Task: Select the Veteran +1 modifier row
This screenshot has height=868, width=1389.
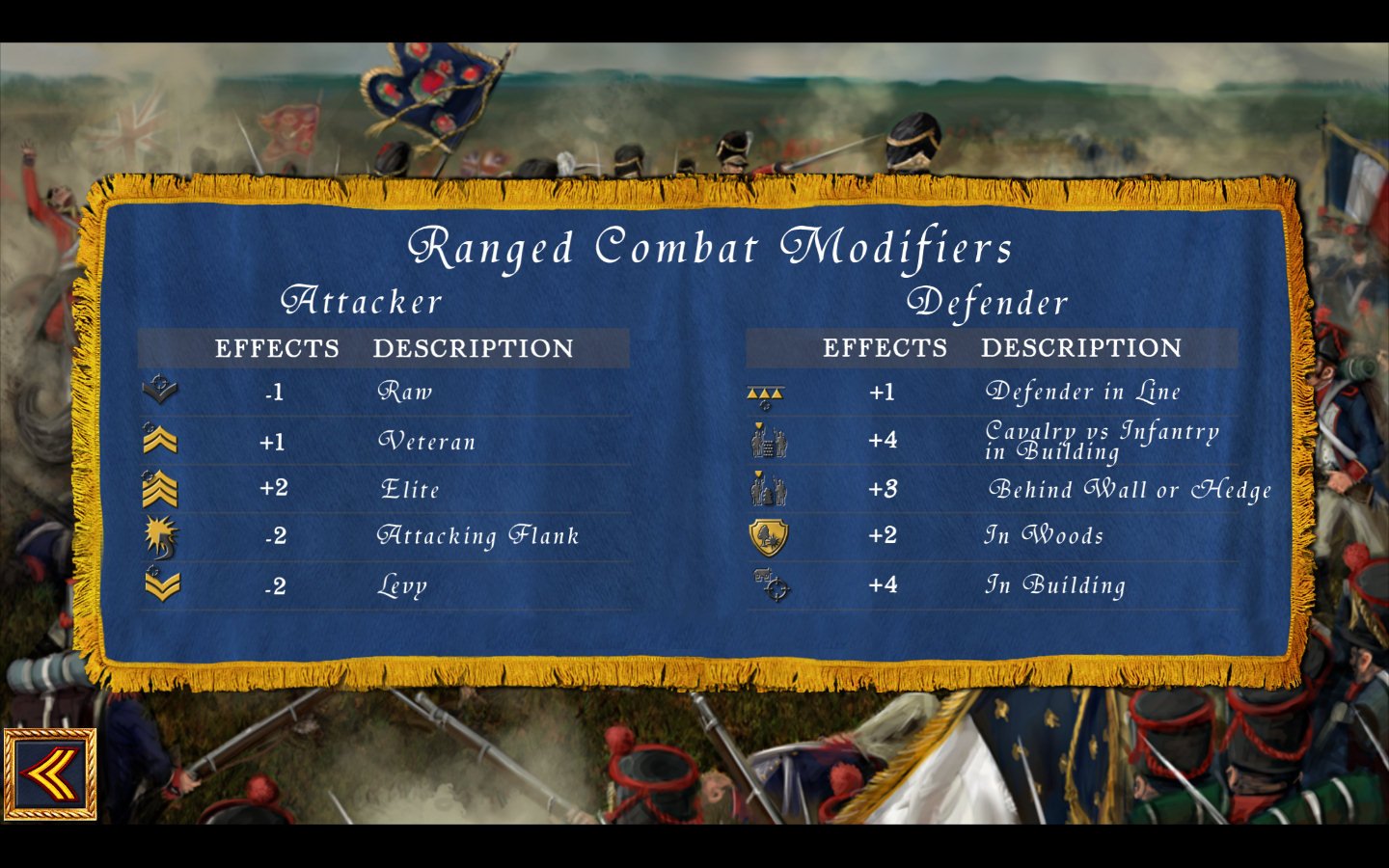Action: (386, 441)
